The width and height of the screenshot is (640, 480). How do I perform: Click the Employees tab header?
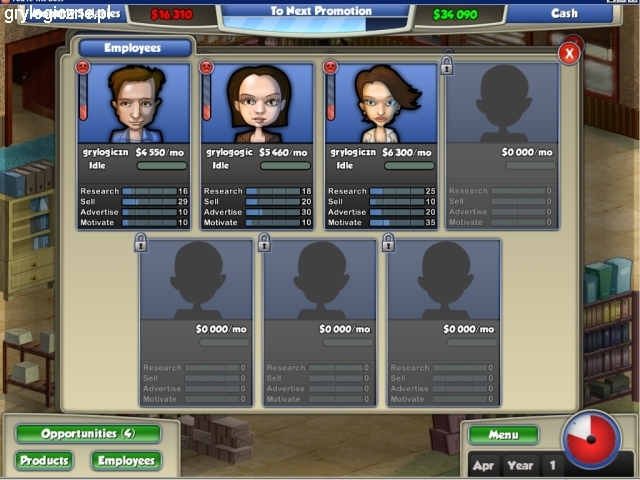click(x=134, y=48)
